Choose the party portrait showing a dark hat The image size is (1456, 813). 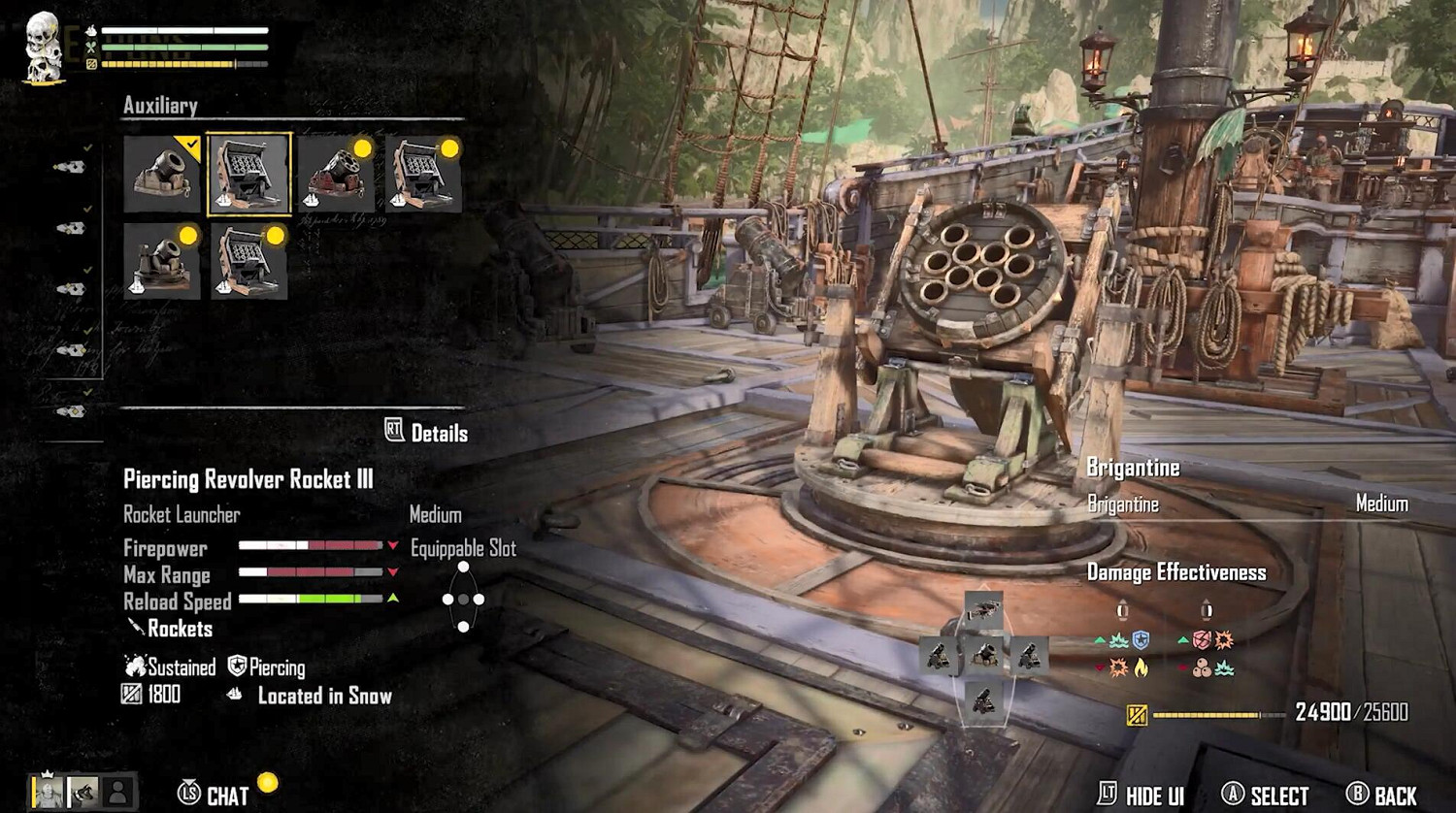(83, 793)
